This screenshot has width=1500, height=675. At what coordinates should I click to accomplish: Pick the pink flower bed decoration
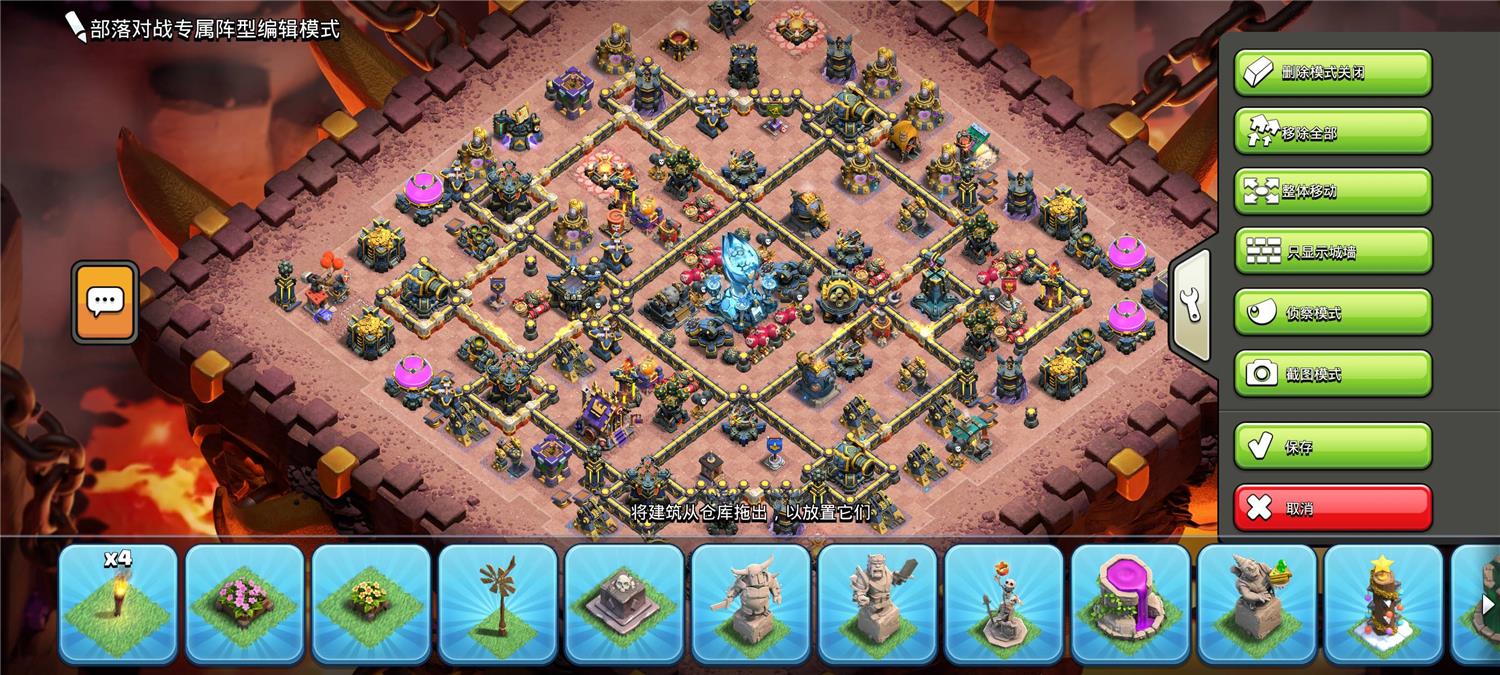click(x=245, y=603)
